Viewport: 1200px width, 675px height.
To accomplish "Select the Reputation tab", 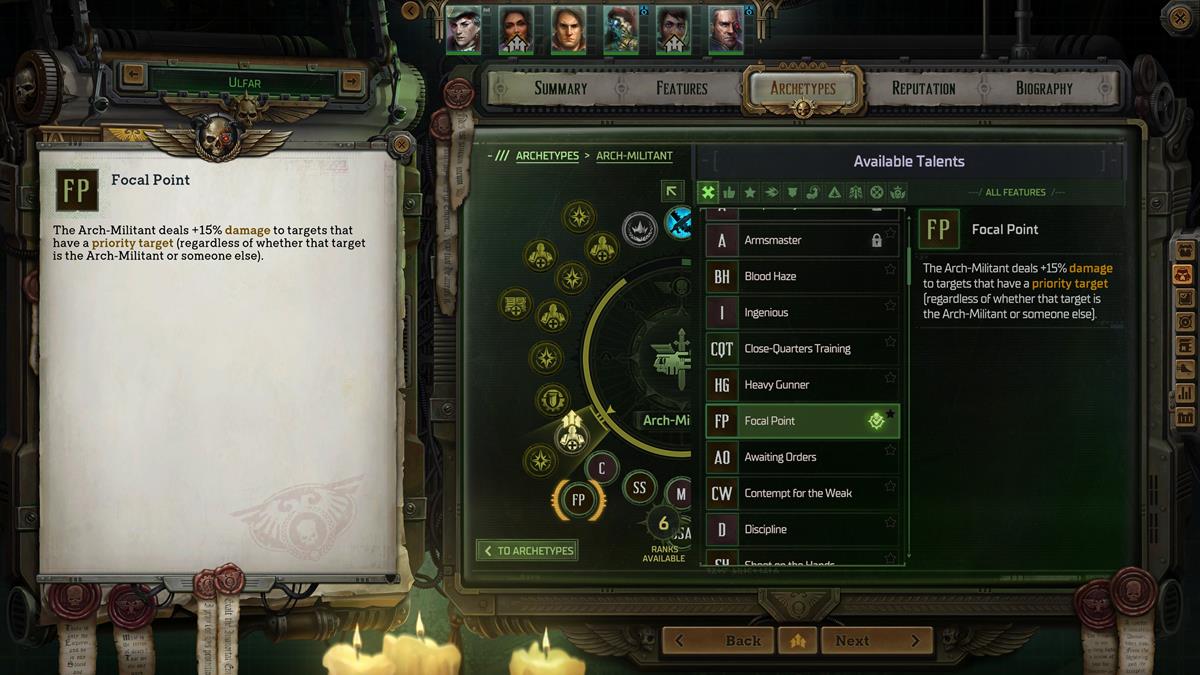I will tap(923, 88).
